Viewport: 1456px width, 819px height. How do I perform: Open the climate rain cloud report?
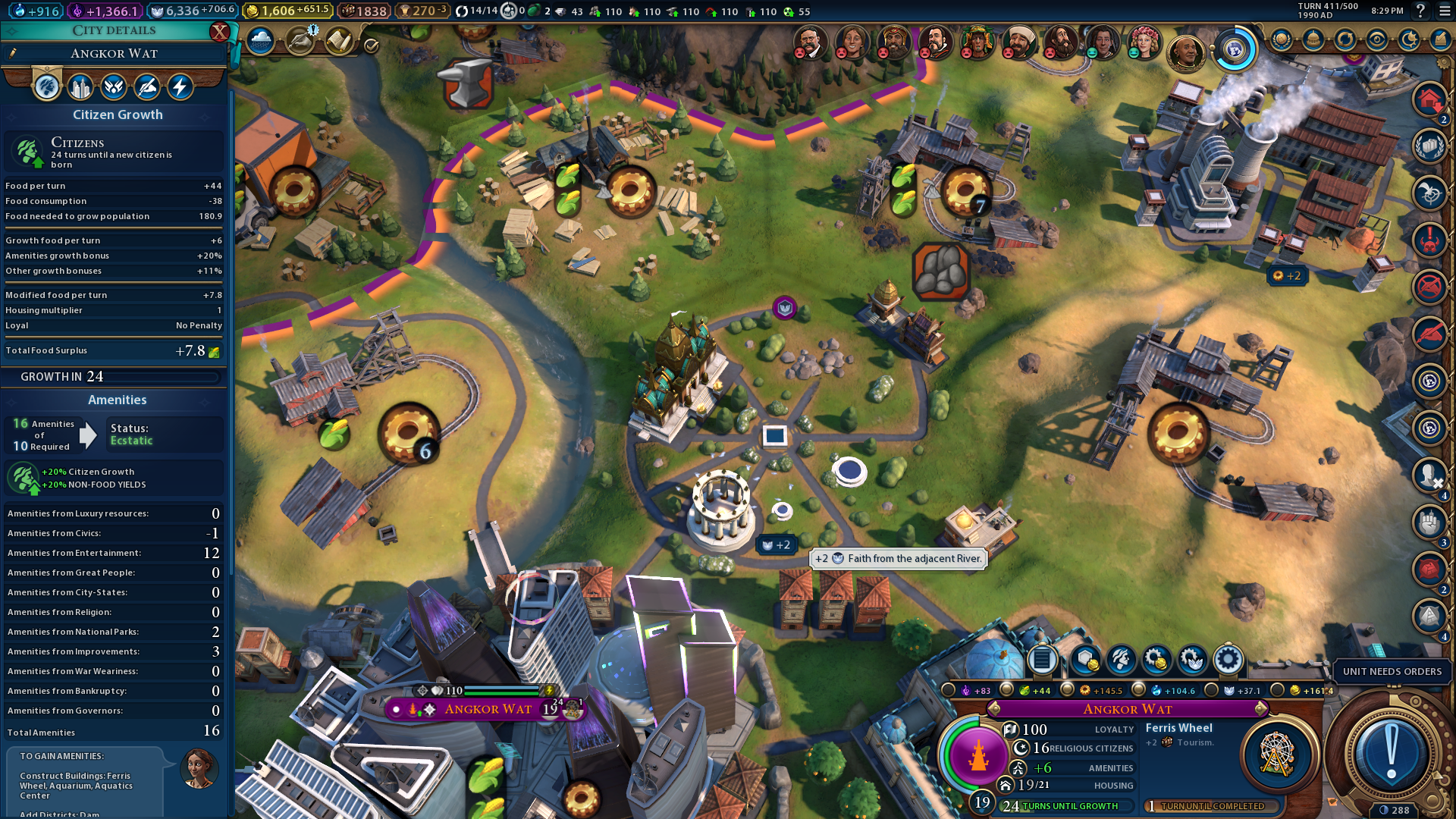pos(260,41)
